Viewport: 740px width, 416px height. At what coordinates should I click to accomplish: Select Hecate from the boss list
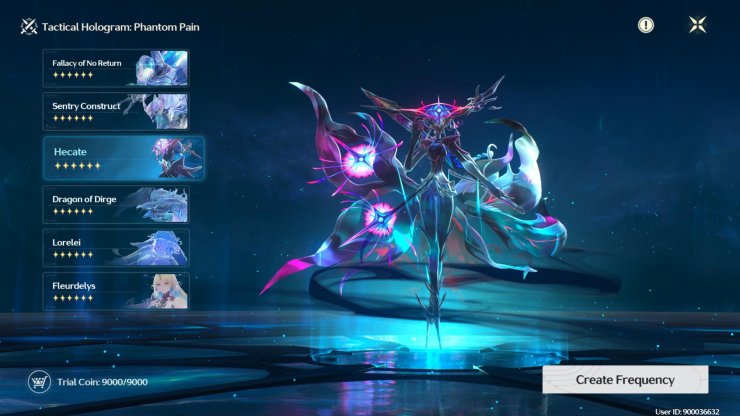122,157
